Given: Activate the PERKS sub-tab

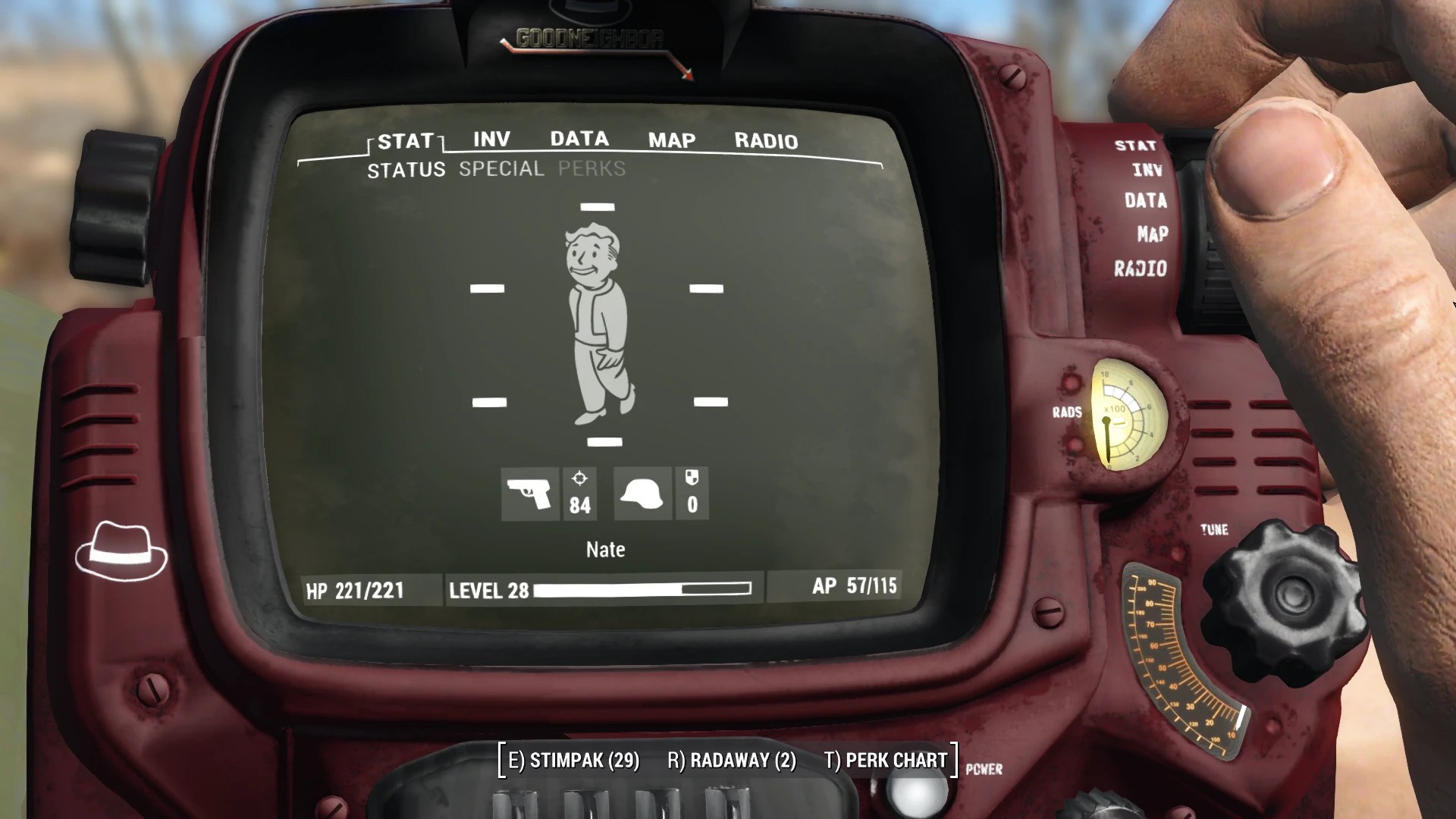Looking at the screenshot, I should point(590,169).
